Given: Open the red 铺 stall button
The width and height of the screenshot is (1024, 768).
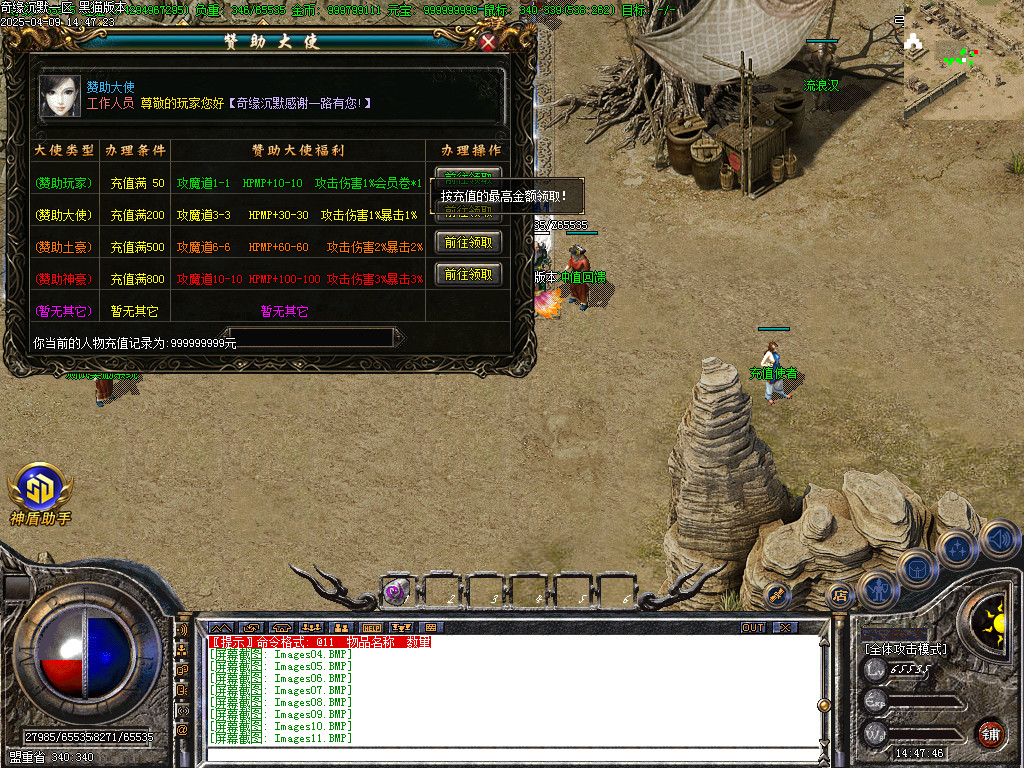Looking at the screenshot, I should 990,732.
